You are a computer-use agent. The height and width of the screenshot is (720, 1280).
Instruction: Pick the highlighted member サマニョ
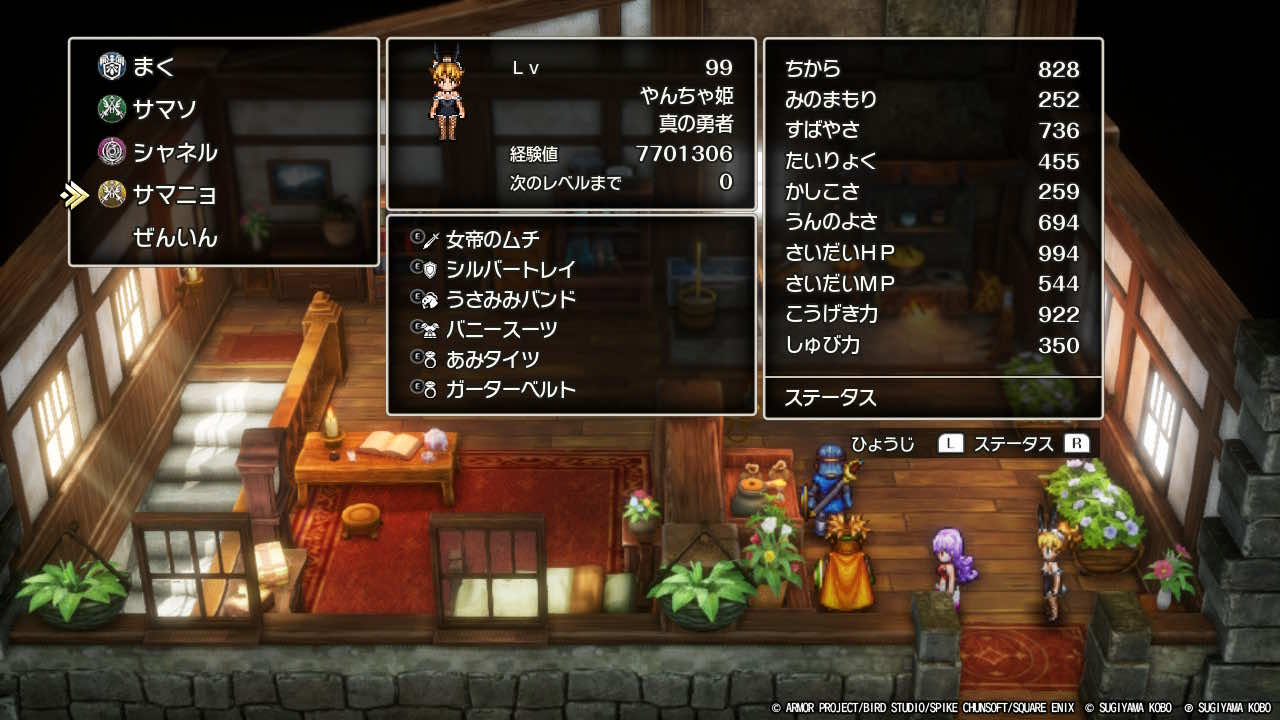click(174, 194)
